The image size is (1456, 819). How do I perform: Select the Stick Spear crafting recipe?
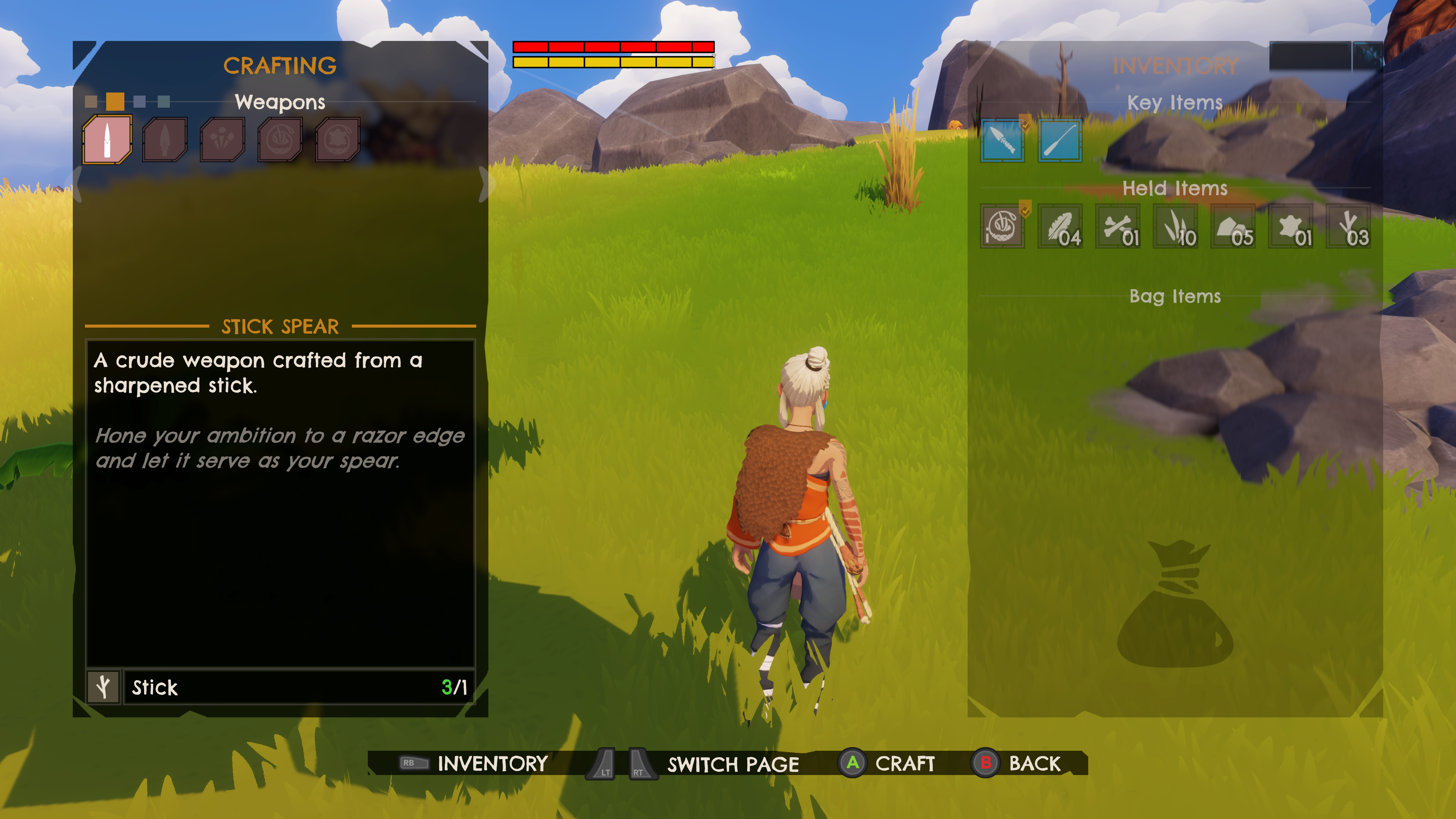coord(107,140)
